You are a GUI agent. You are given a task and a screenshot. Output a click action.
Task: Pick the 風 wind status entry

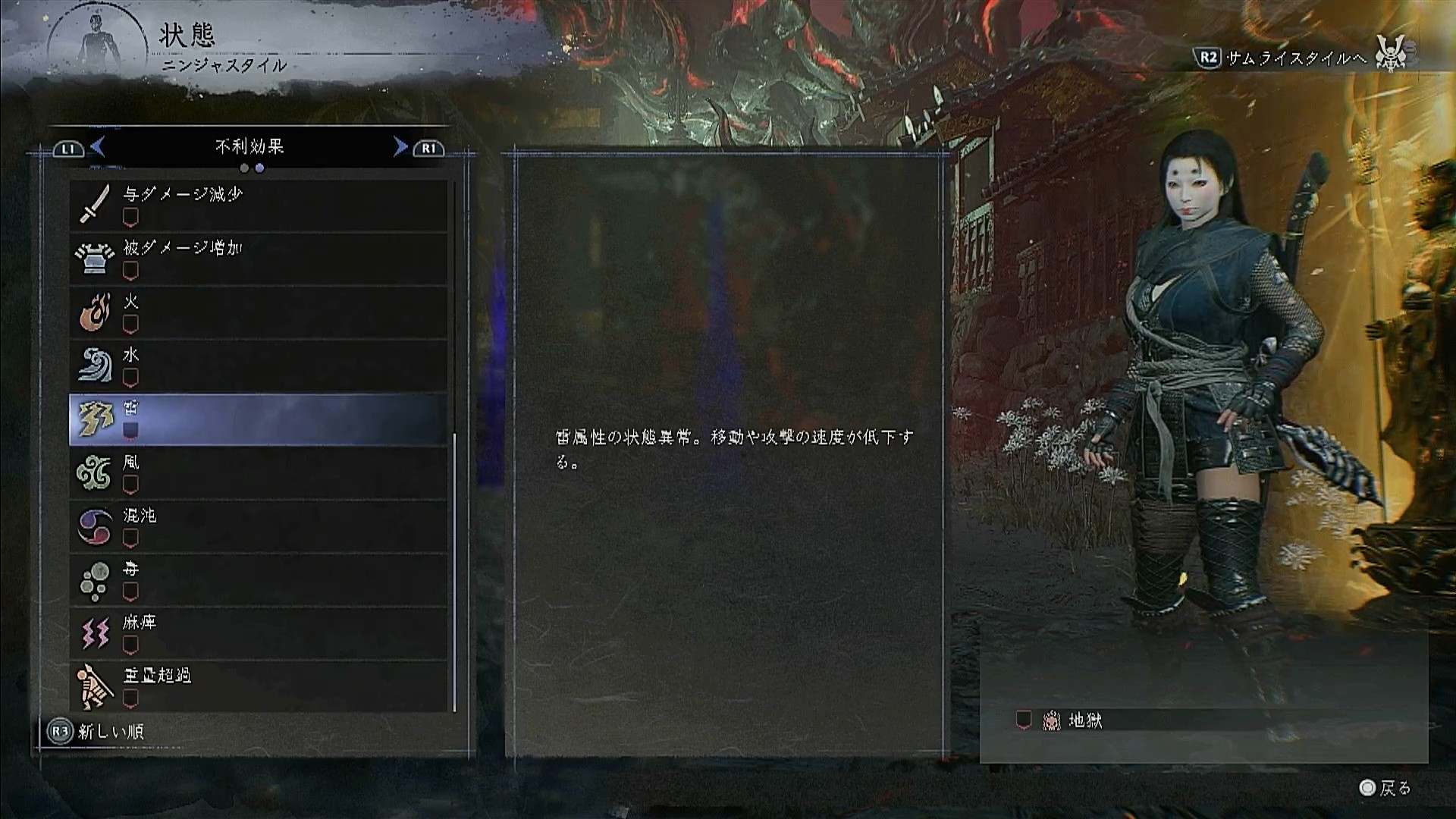click(258, 473)
